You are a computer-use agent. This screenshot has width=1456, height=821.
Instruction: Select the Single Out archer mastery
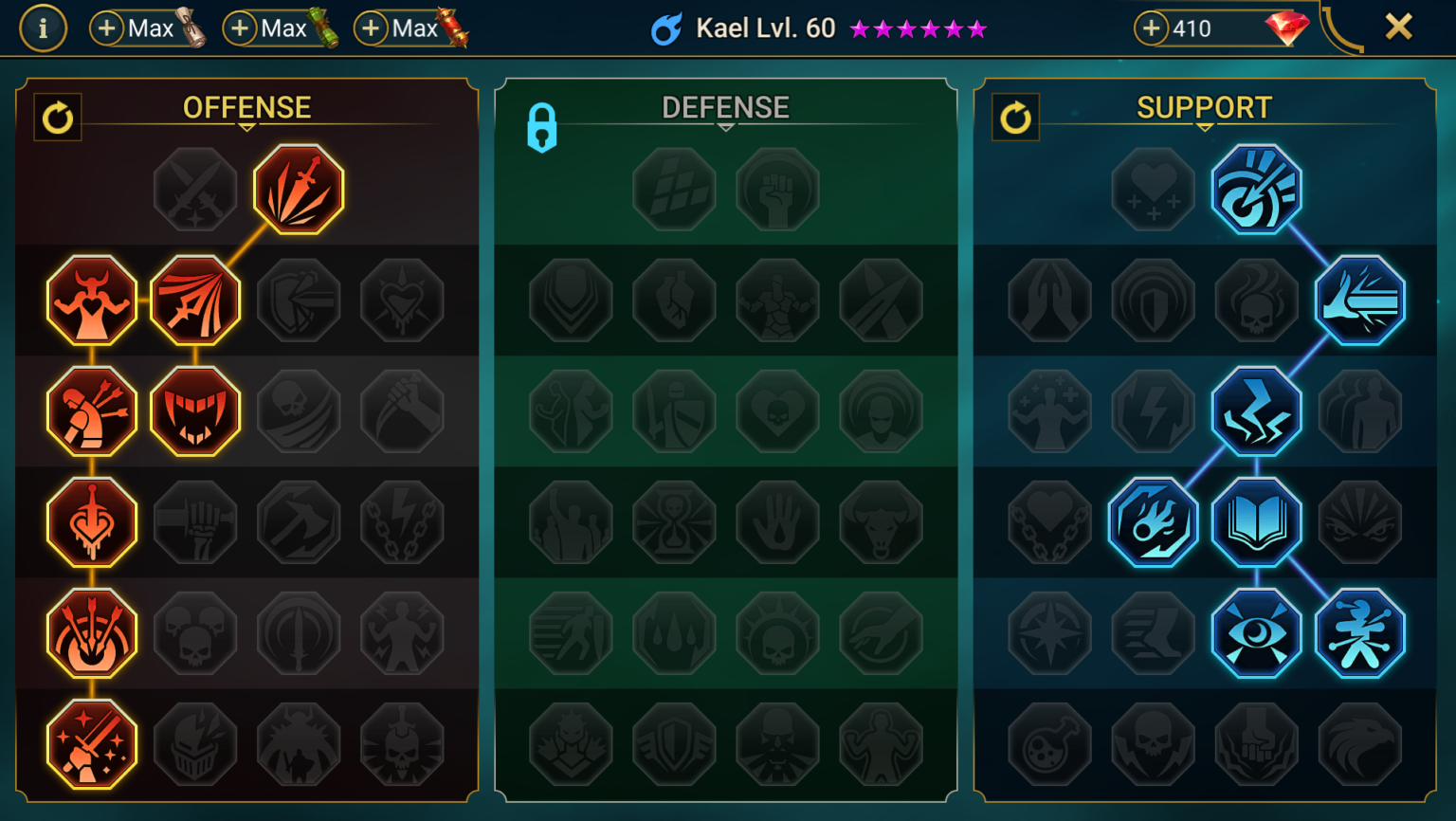click(x=91, y=410)
